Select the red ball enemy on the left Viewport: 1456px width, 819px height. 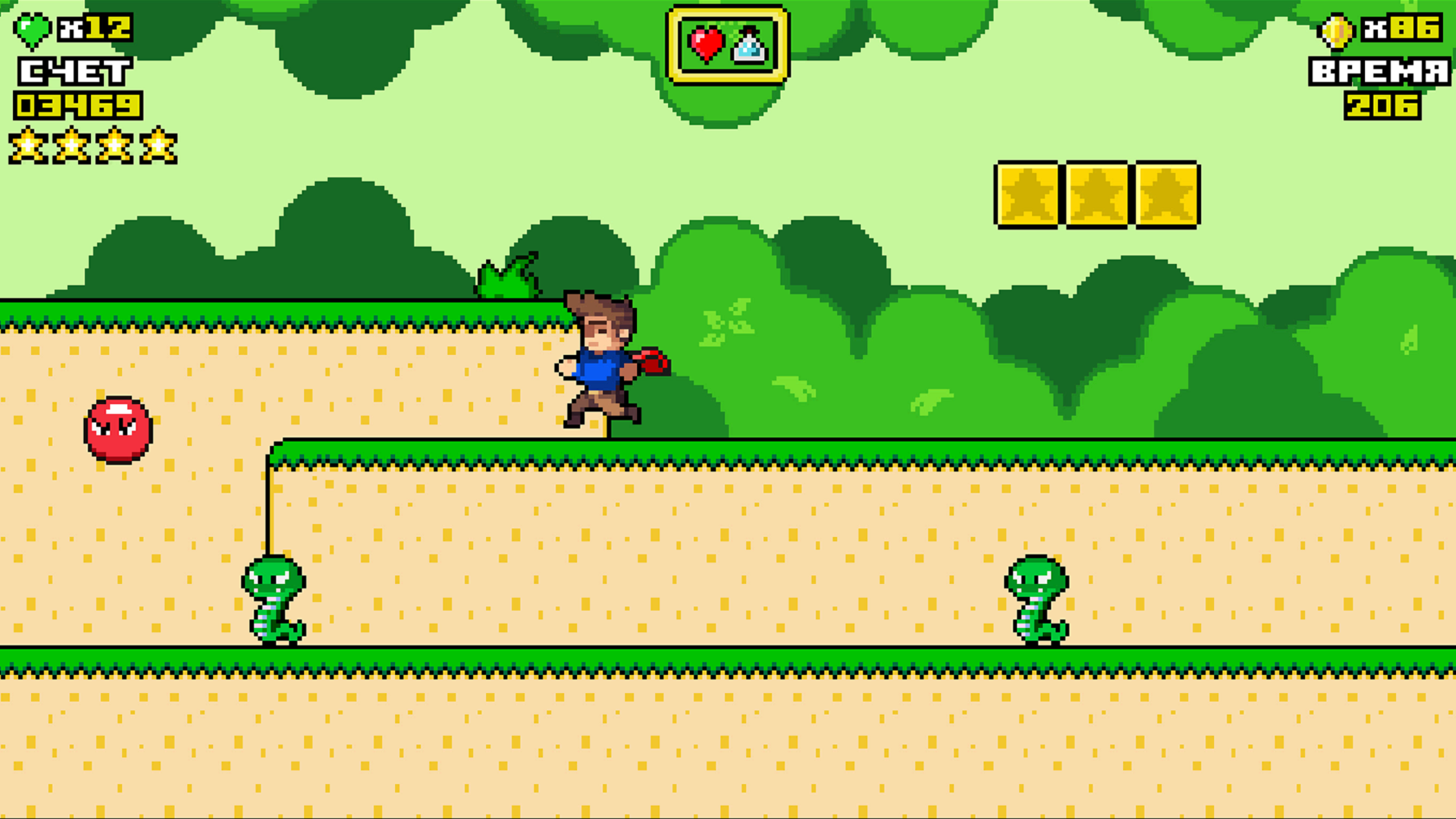coord(118,432)
